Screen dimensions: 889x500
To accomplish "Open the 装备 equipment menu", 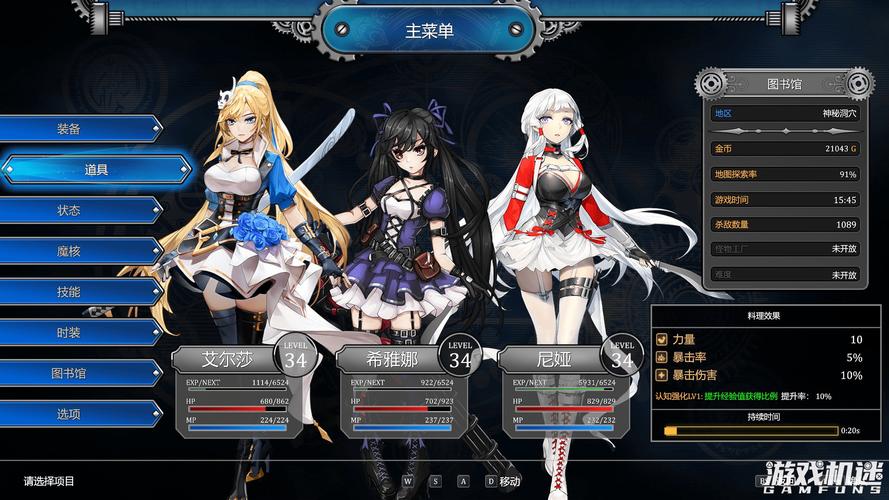I will [70, 129].
